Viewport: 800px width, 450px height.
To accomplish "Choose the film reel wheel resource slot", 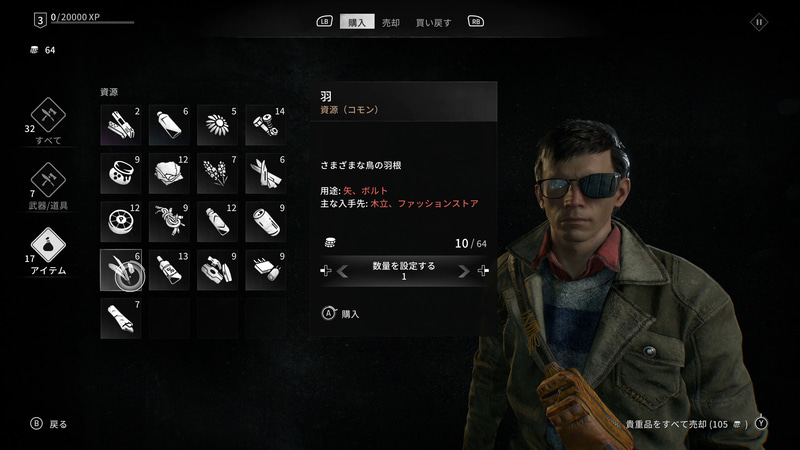I will [x=121, y=222].
